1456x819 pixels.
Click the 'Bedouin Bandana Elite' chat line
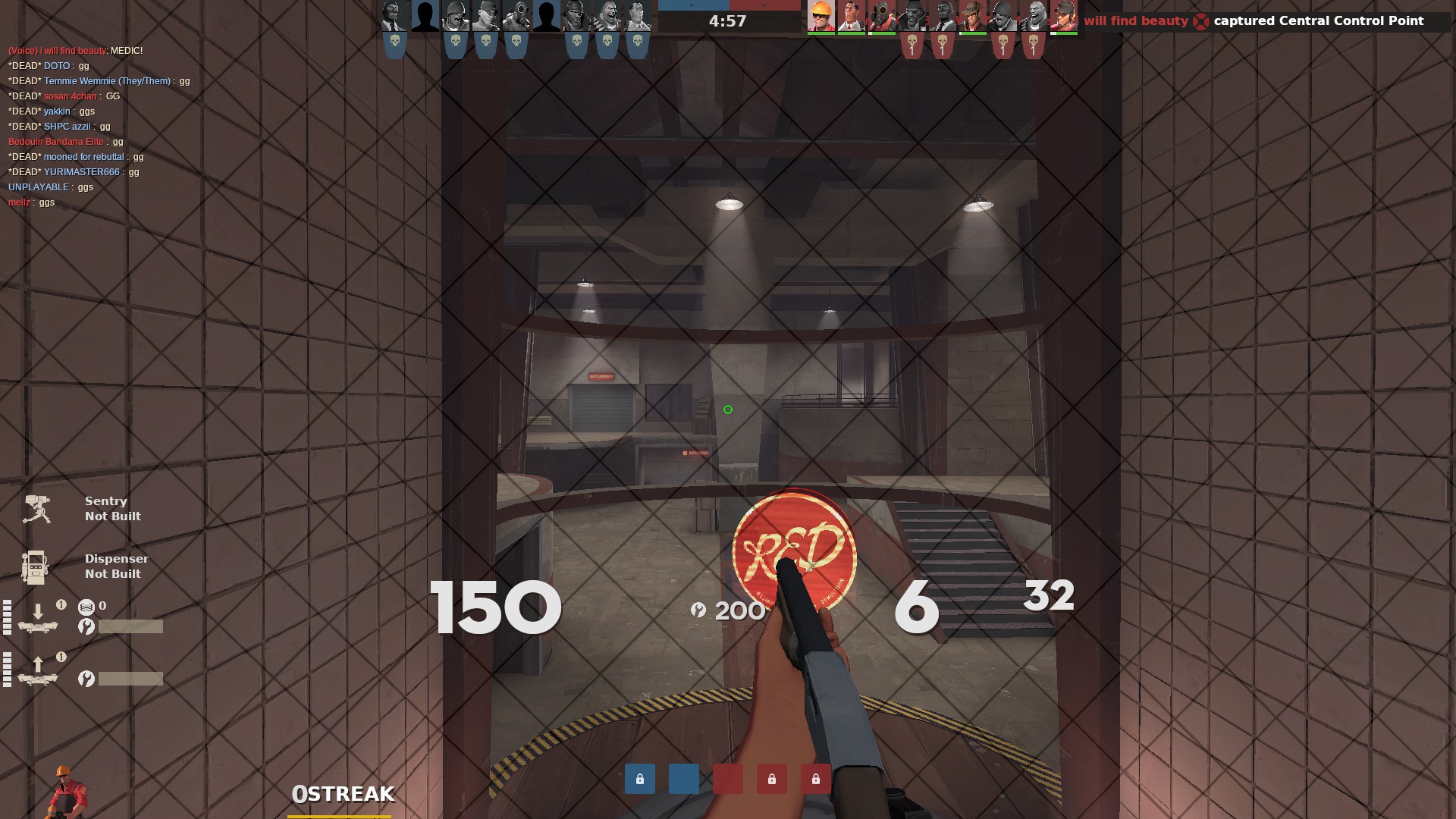(x=65, y=142)
